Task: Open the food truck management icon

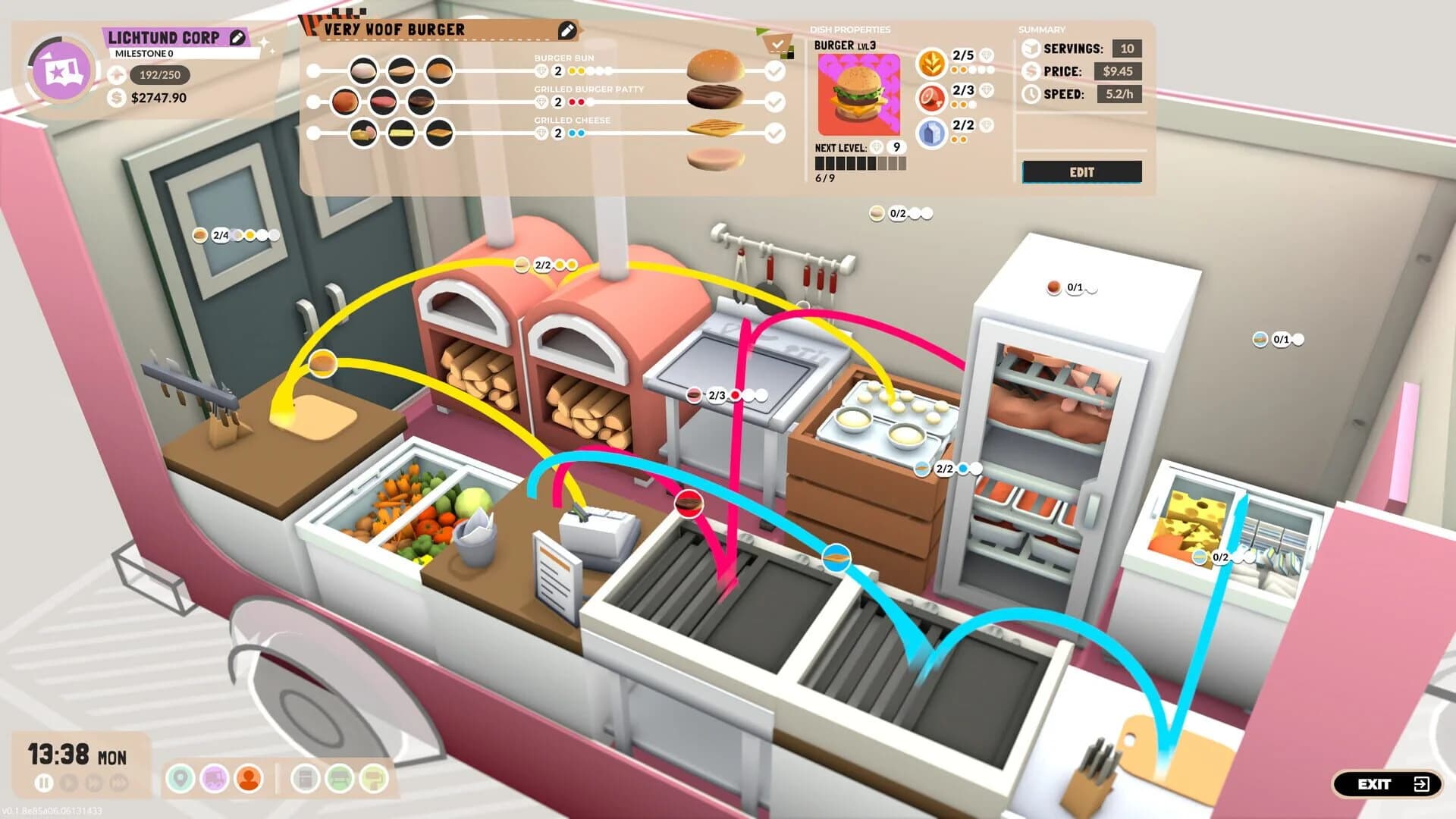Action: 213,778
